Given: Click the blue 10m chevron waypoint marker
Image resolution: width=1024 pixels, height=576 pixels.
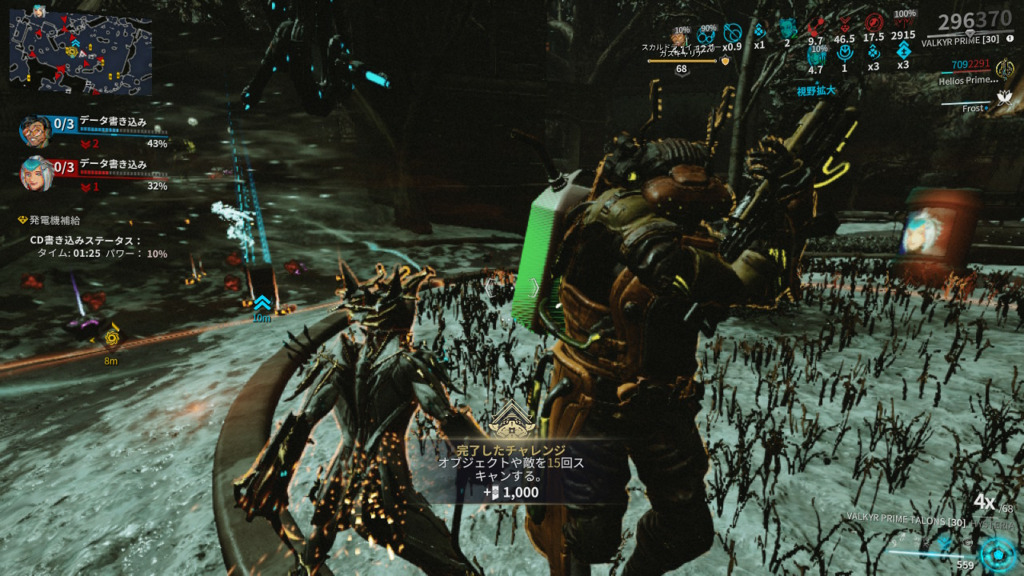Looking at the screenshot, I should (261, 303).
